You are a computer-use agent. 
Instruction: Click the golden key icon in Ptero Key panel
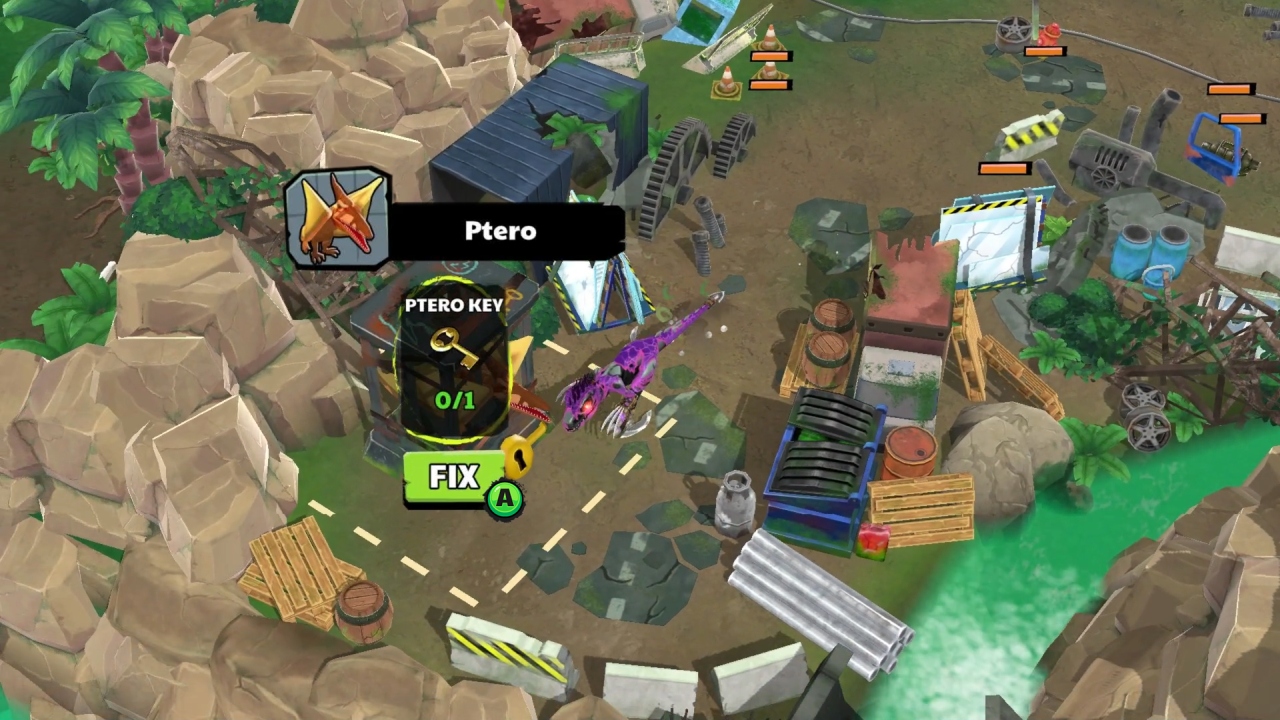pos(452,348)
